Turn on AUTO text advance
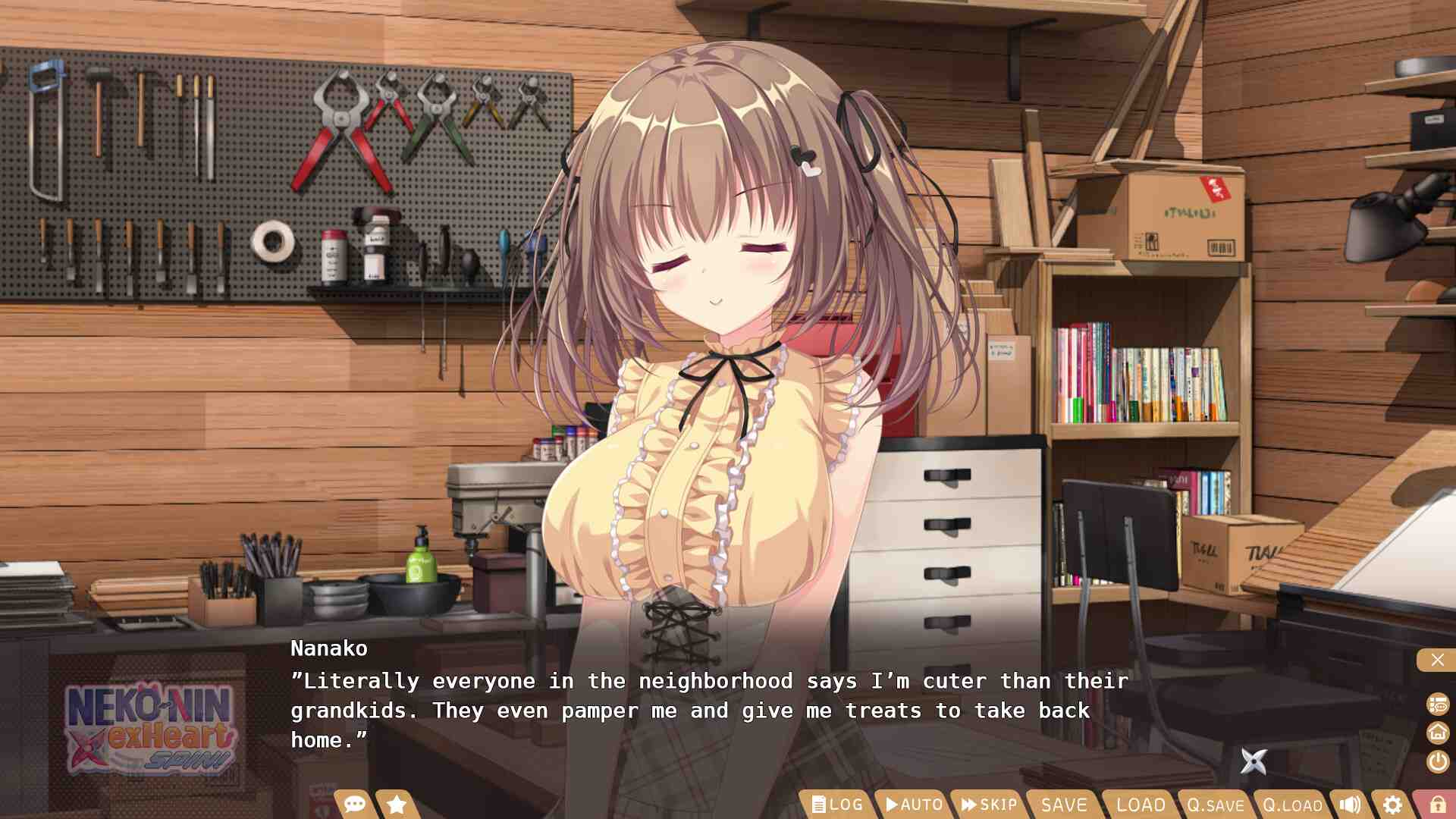Image resolution: width=1456 pixels, height=819 pixels. (914, 805)
